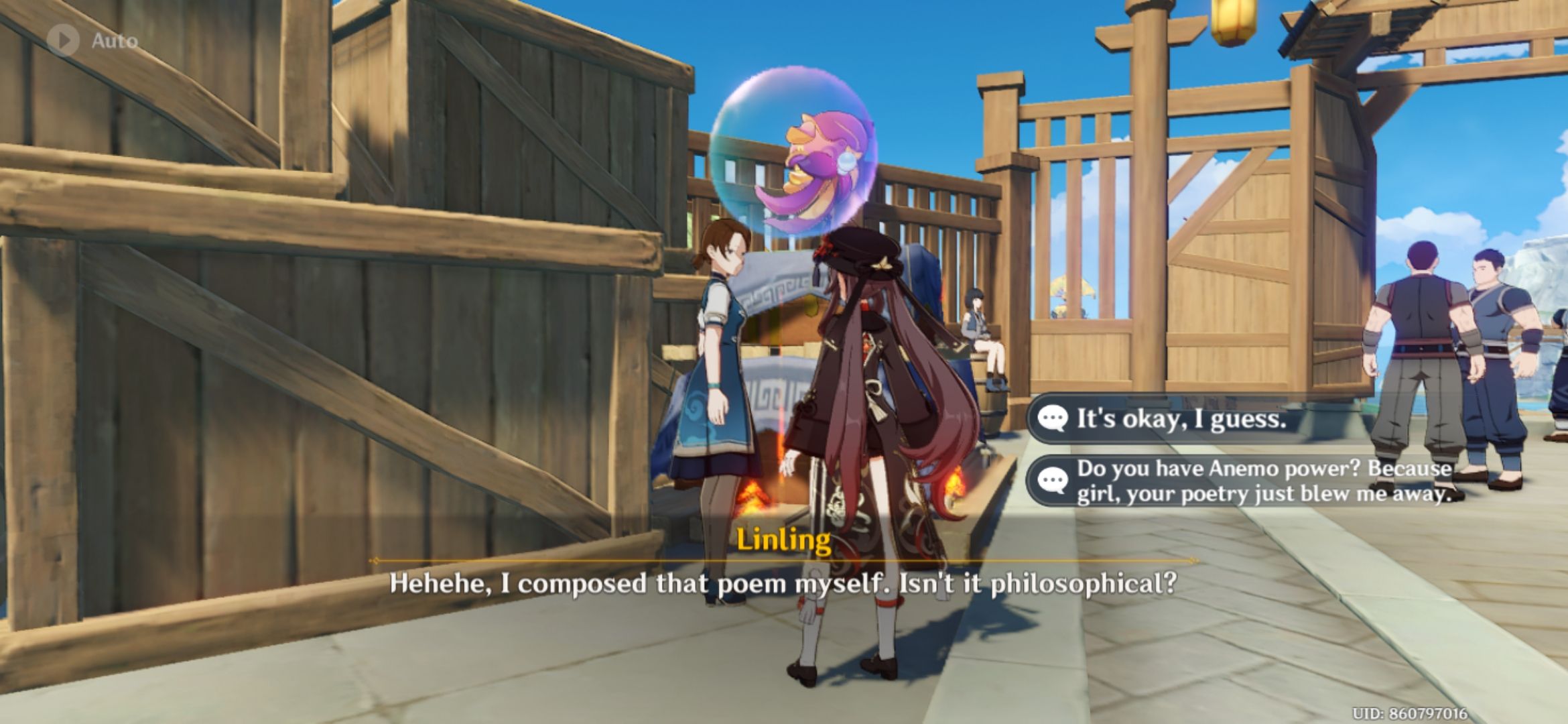
Task: Click the play arrow inside the Auto circle
Action: [x=64, y=39]
